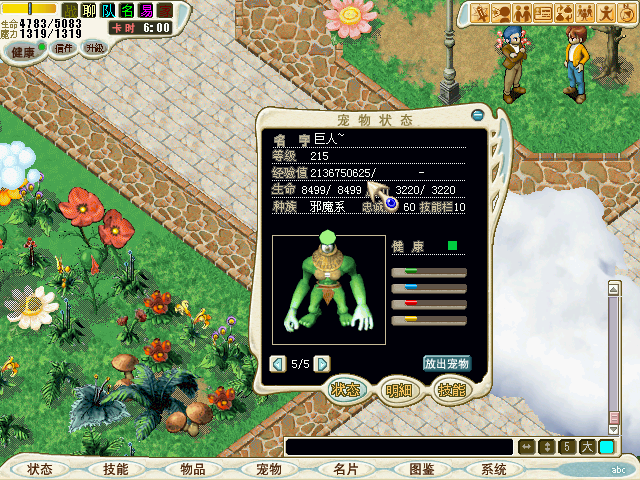Image resolution: width=640 pixels, height=480 pixels.
Task: Select the cyan chat color swatch
Action: 607,447
